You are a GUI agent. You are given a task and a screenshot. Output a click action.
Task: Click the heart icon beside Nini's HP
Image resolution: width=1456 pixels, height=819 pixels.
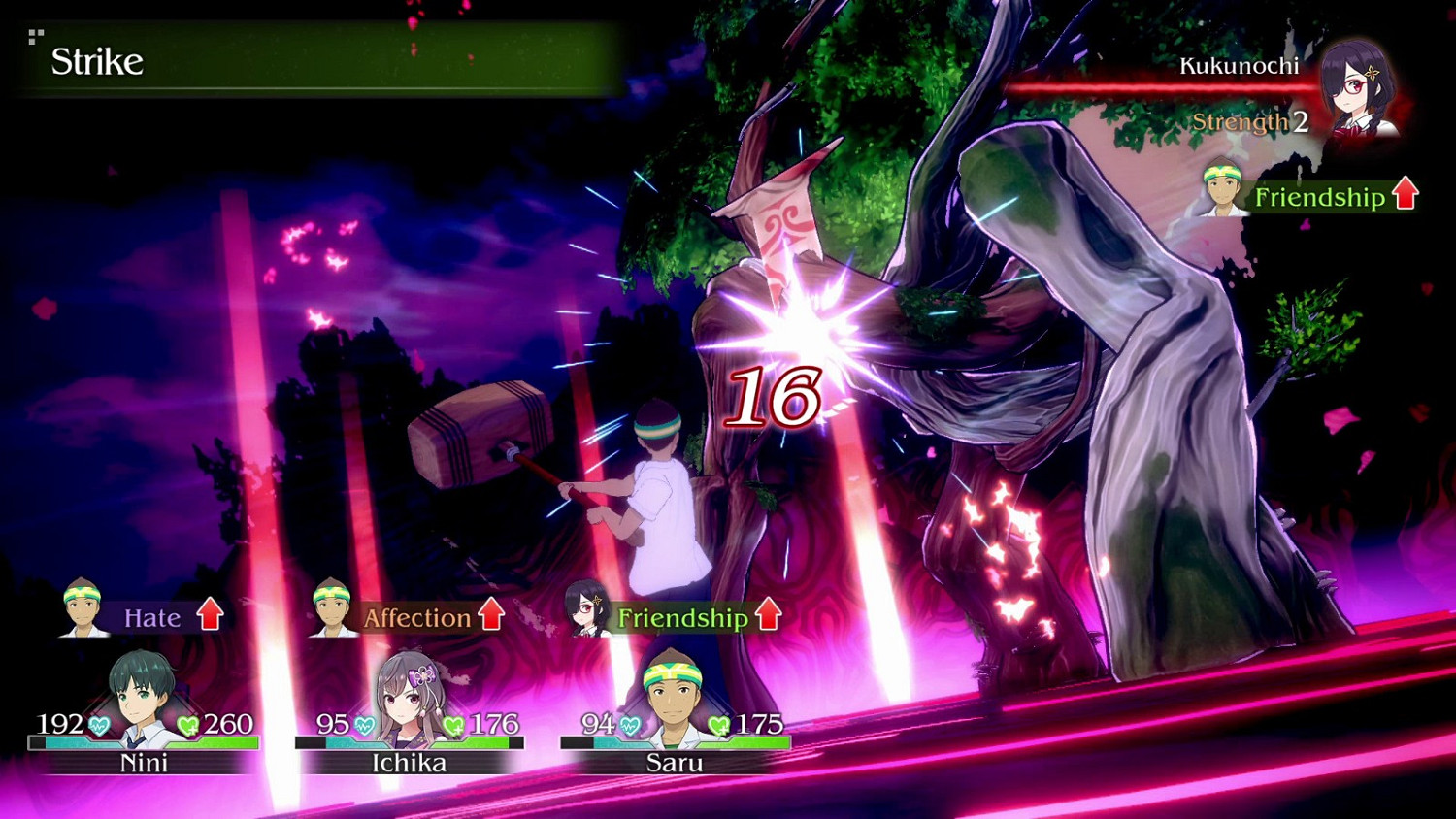click(98, 723)
